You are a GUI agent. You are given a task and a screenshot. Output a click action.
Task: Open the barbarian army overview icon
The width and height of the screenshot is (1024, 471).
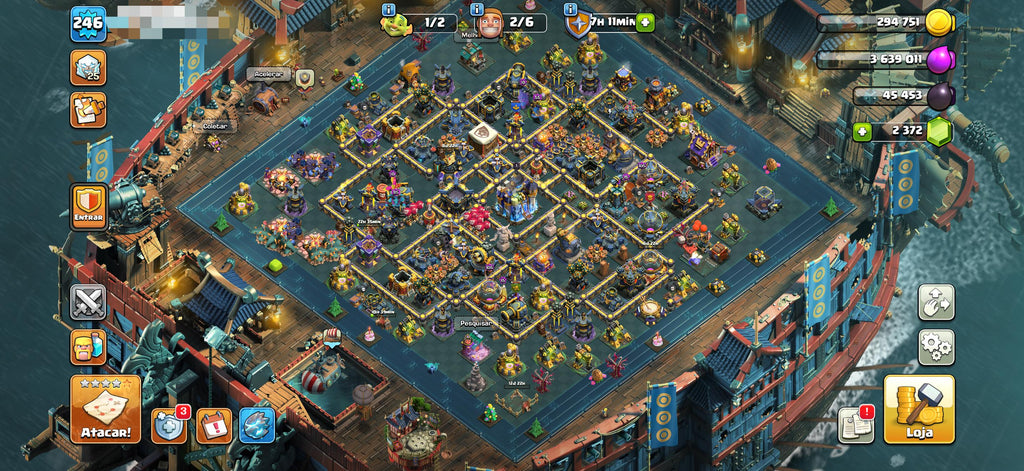tap(88, 347)
